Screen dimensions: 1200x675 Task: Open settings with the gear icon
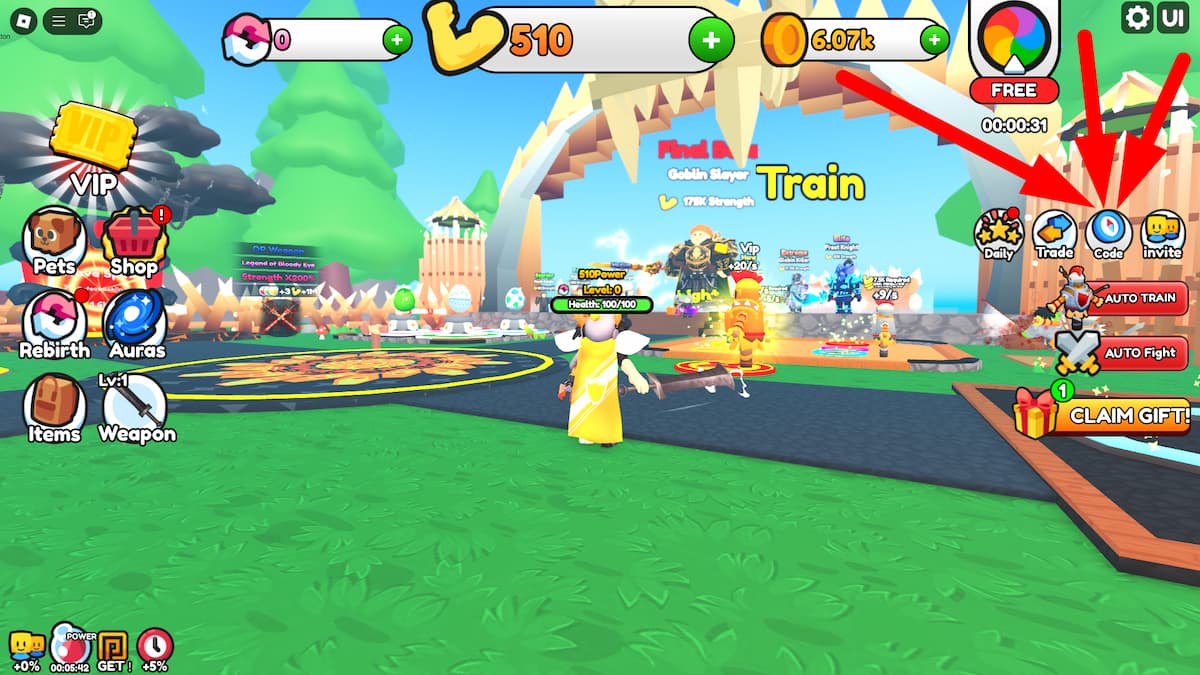pyautogui.click(x=1137, y=18)
